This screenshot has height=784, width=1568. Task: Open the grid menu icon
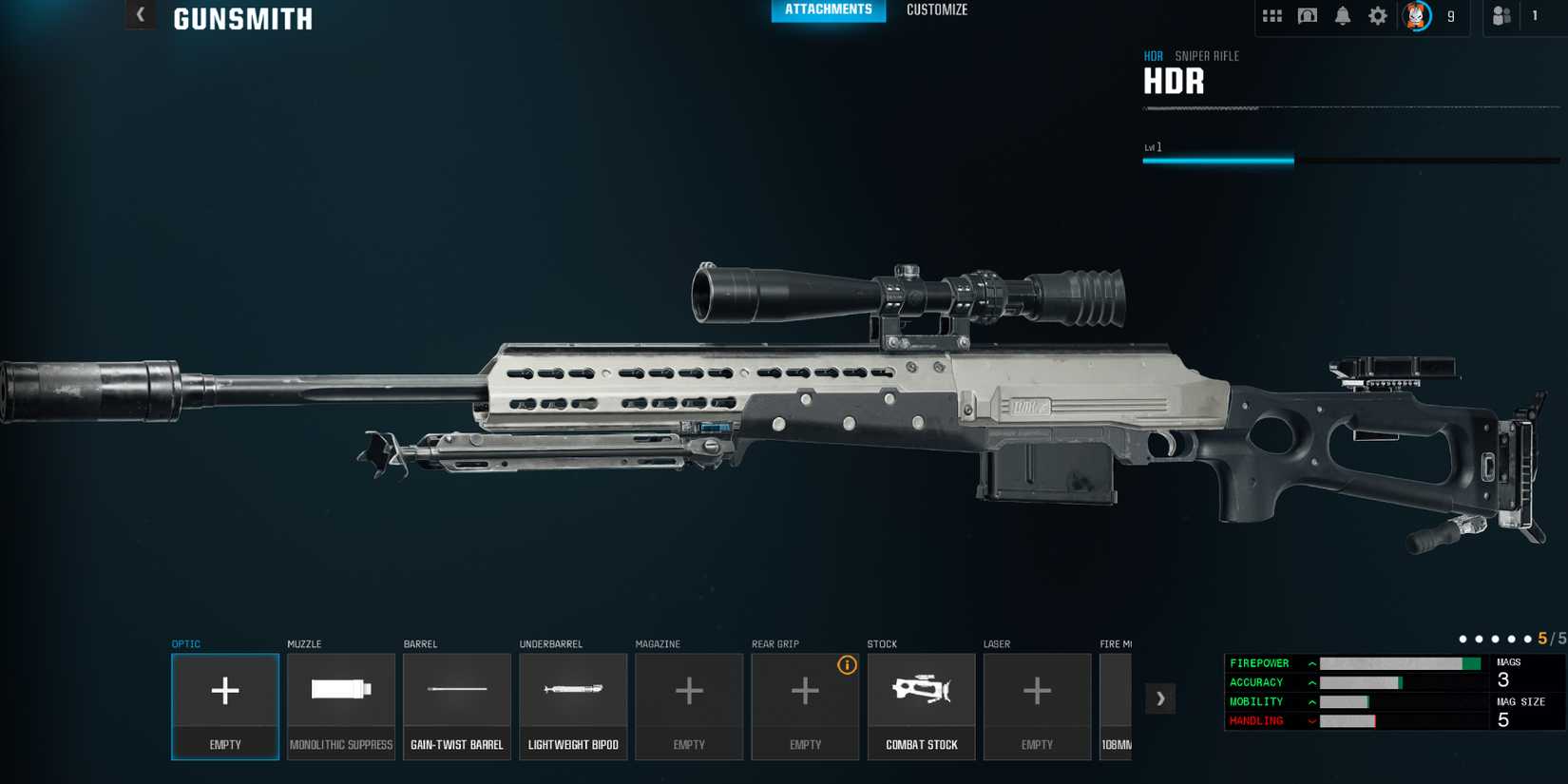1272,15
